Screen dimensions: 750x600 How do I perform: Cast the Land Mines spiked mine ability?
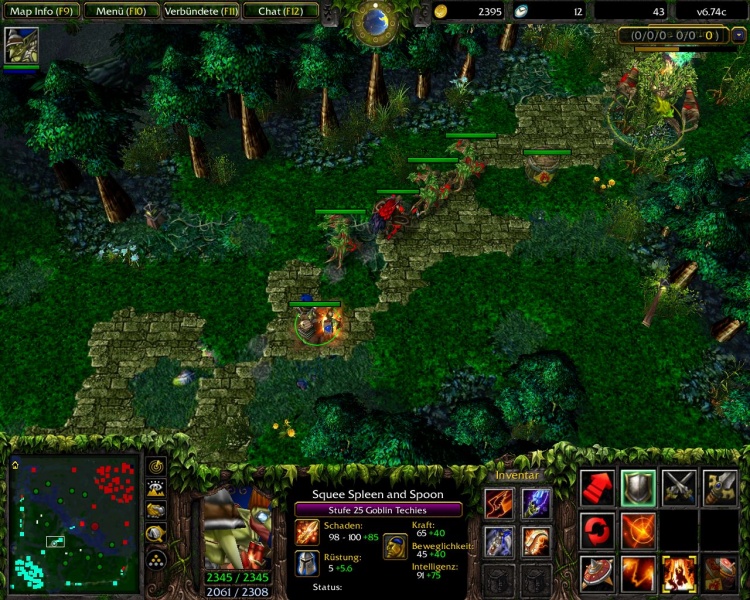(598, 573)
